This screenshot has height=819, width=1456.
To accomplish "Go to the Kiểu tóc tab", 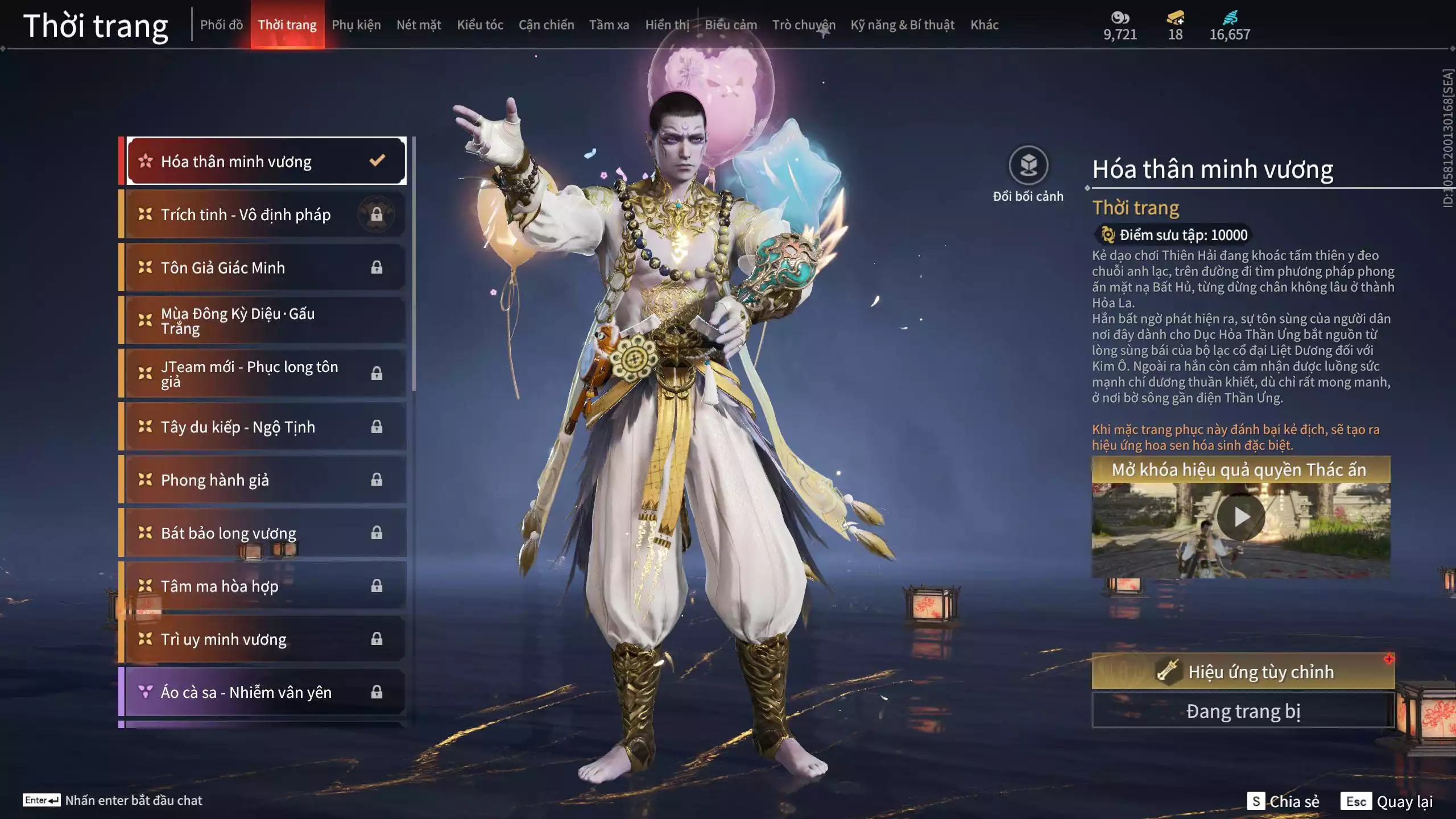I will (480, 25).
